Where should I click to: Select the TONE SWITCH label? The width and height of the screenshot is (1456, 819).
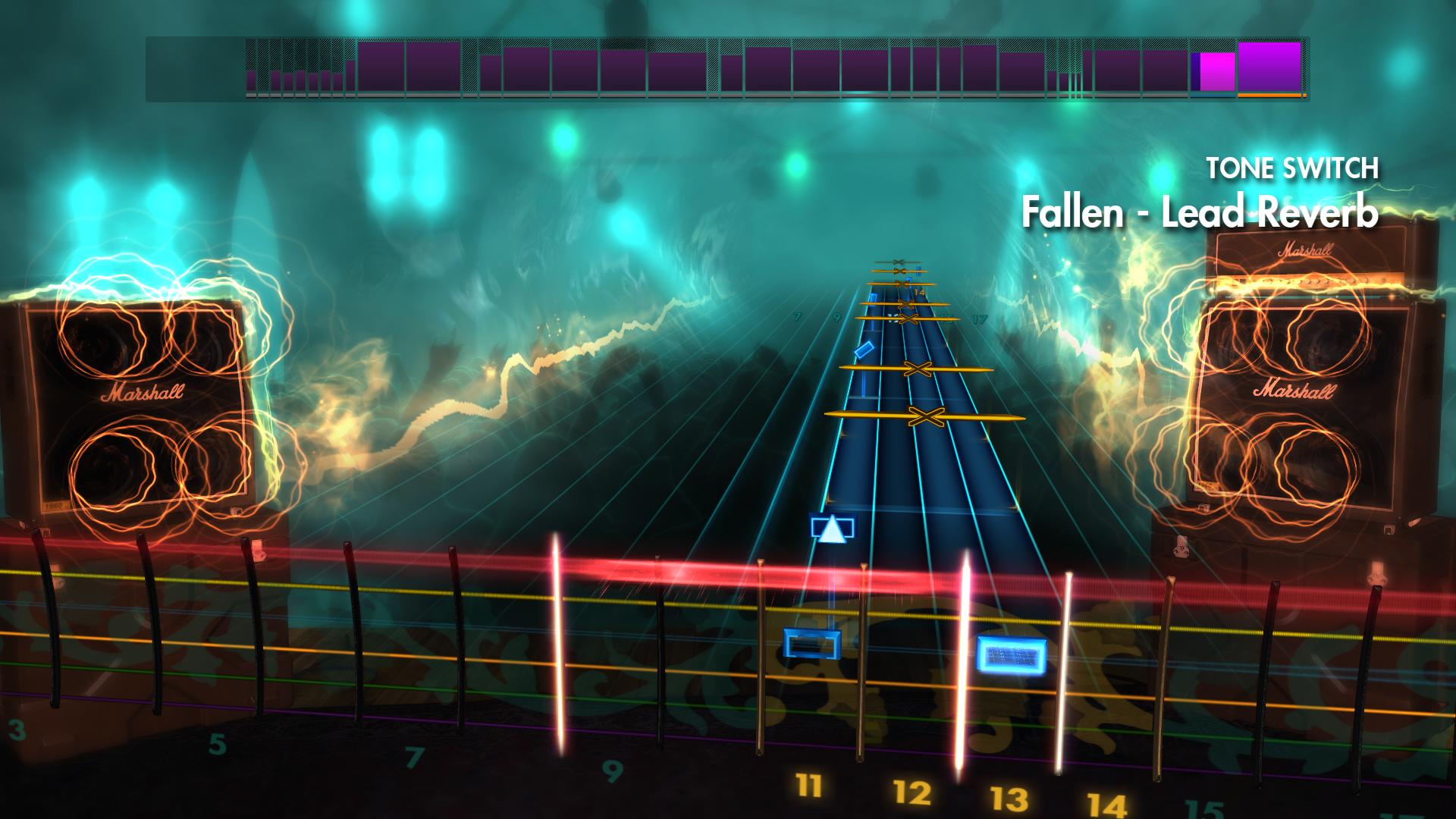(x=1293, y=168)
